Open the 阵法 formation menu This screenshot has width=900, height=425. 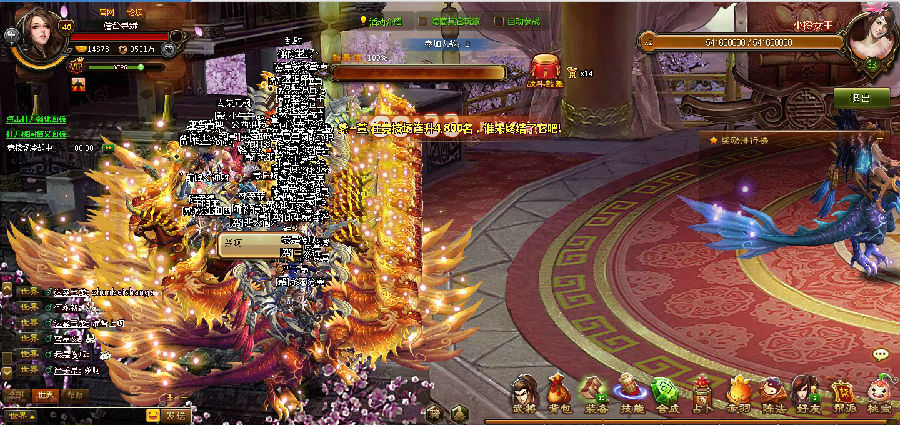[x=771, y=394]
